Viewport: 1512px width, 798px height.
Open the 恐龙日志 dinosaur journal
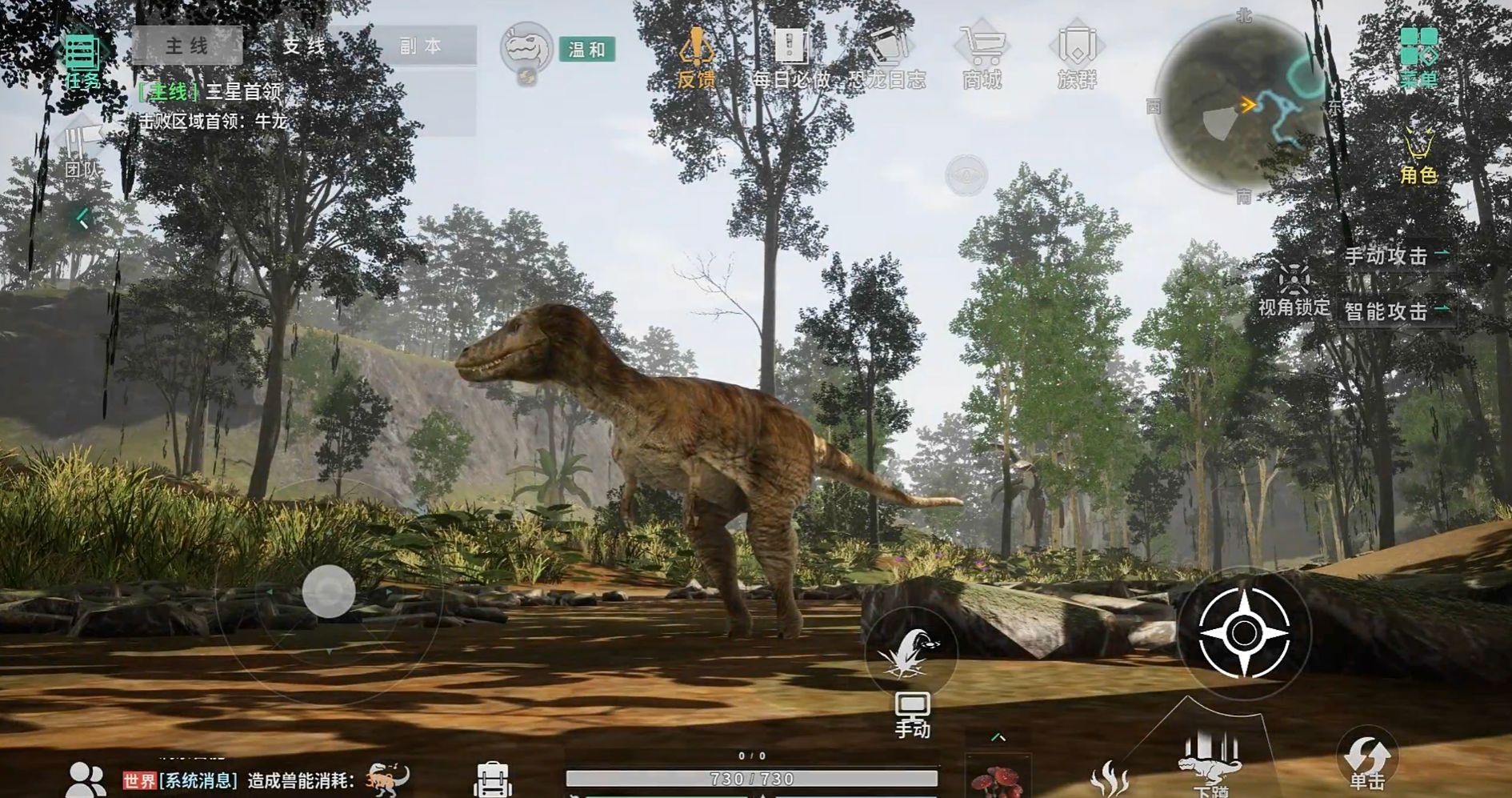click(x=886, y=56)
